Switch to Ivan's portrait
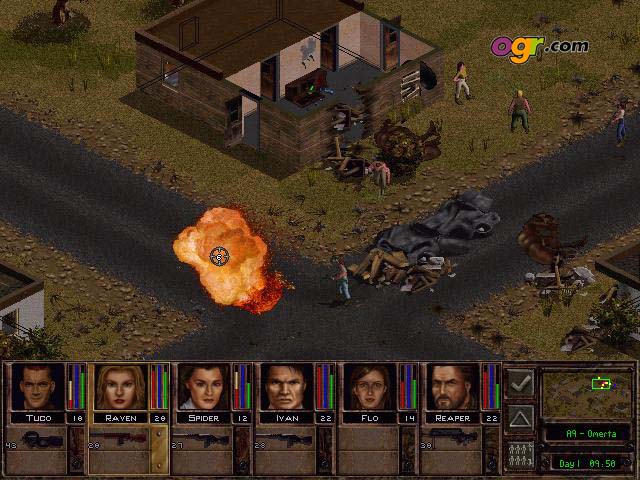The height and width of the screenshot is (480, 640). [x=286, y=388]
